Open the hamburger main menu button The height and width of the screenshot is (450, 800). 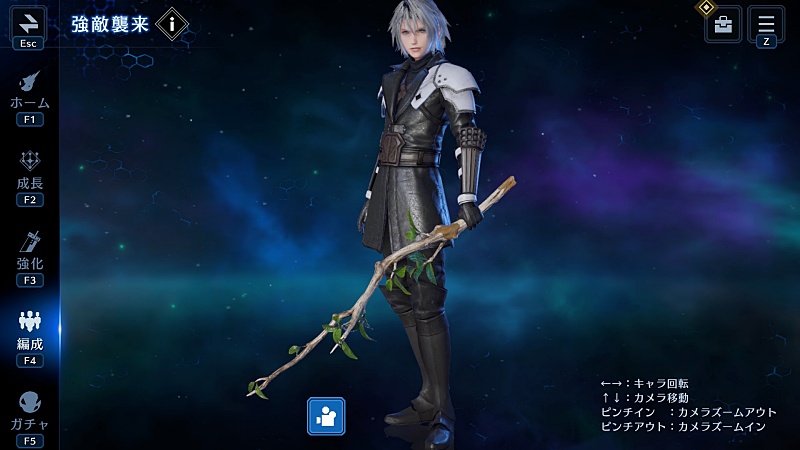pyautogui.click(x=766, y=23)
